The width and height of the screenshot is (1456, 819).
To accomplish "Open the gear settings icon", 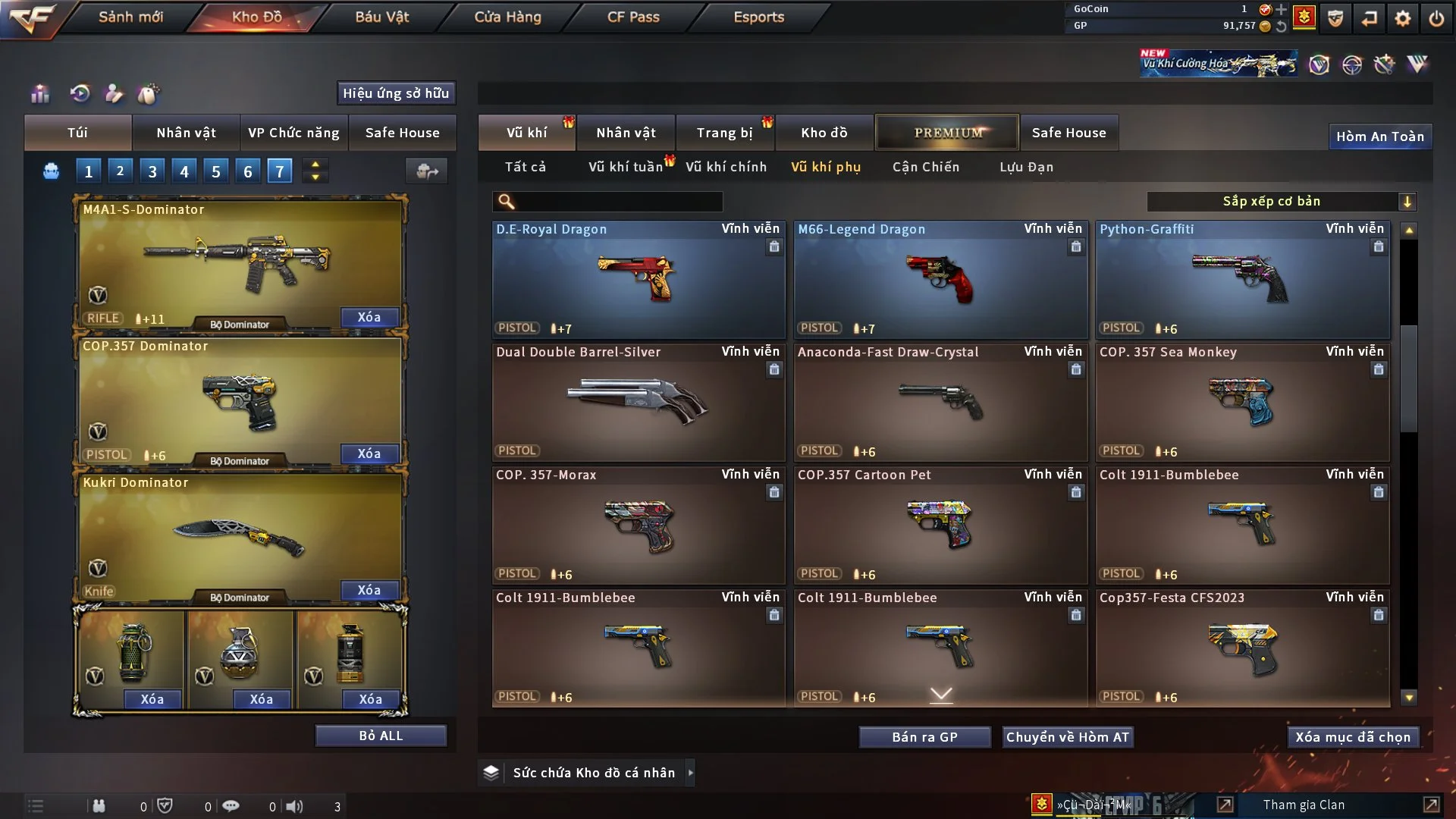I will point(1403,18).
